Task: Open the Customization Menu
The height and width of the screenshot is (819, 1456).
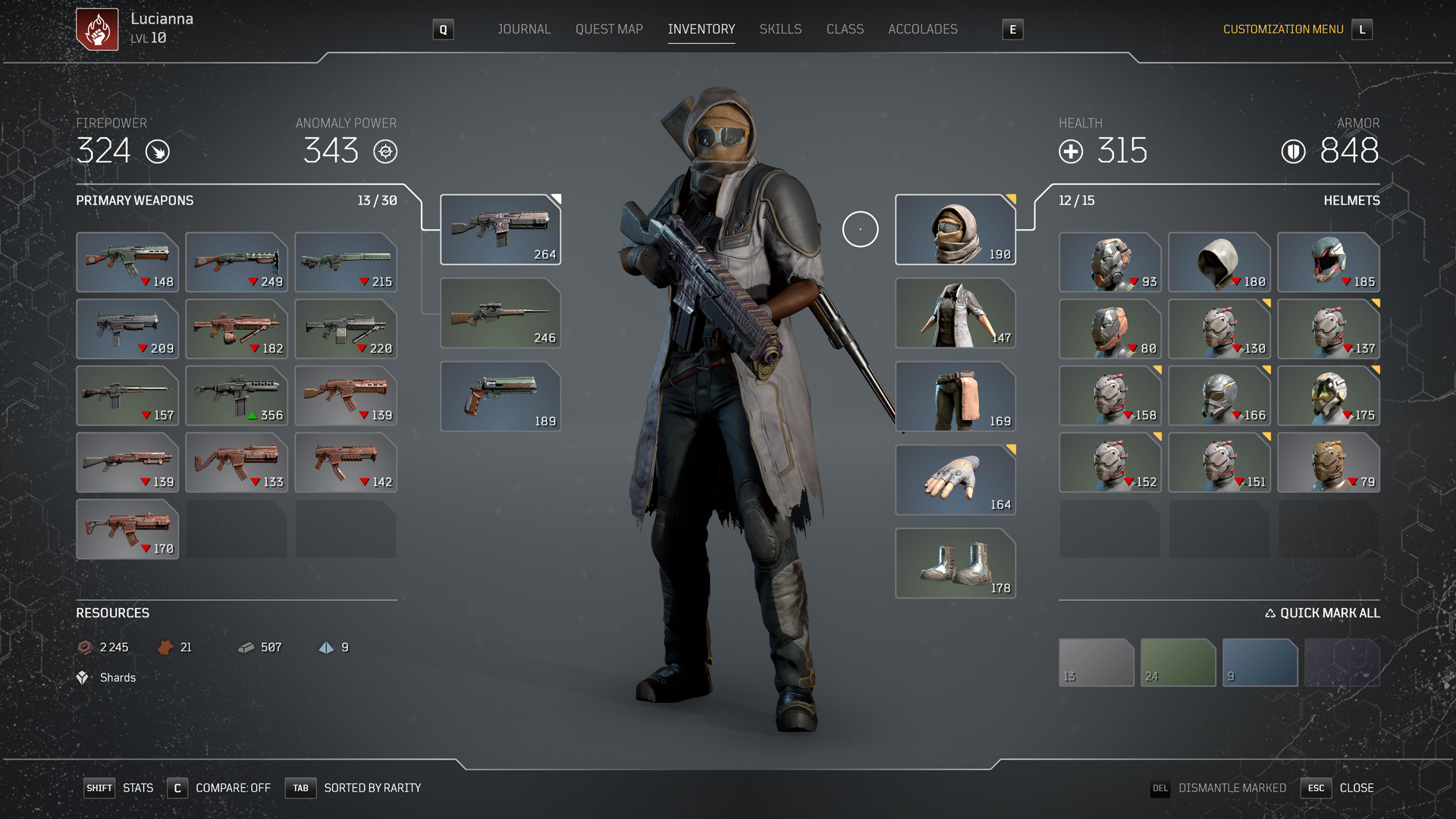Action: (1283, 30)
